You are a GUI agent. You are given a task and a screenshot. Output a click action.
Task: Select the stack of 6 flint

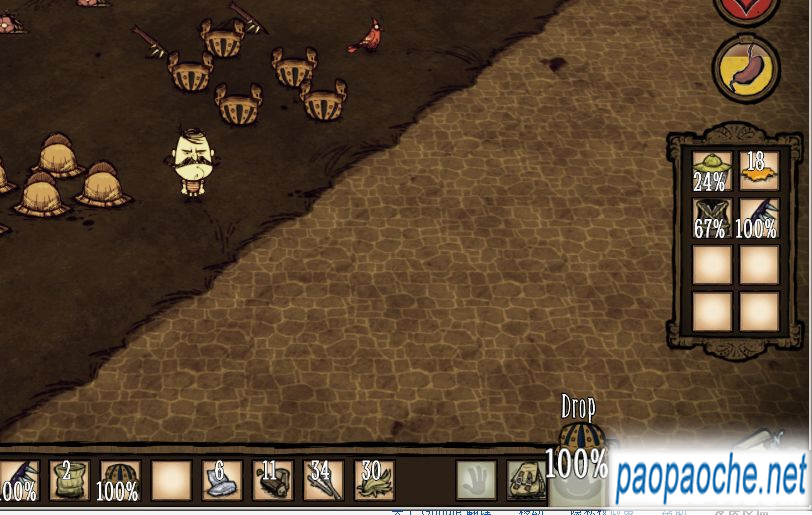222,481
